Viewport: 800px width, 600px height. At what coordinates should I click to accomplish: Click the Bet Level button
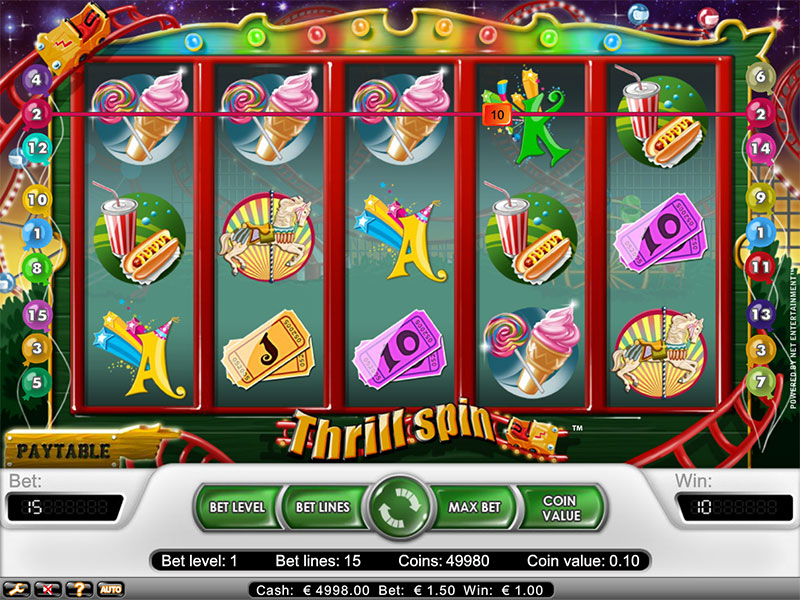(x=237, y=507)
